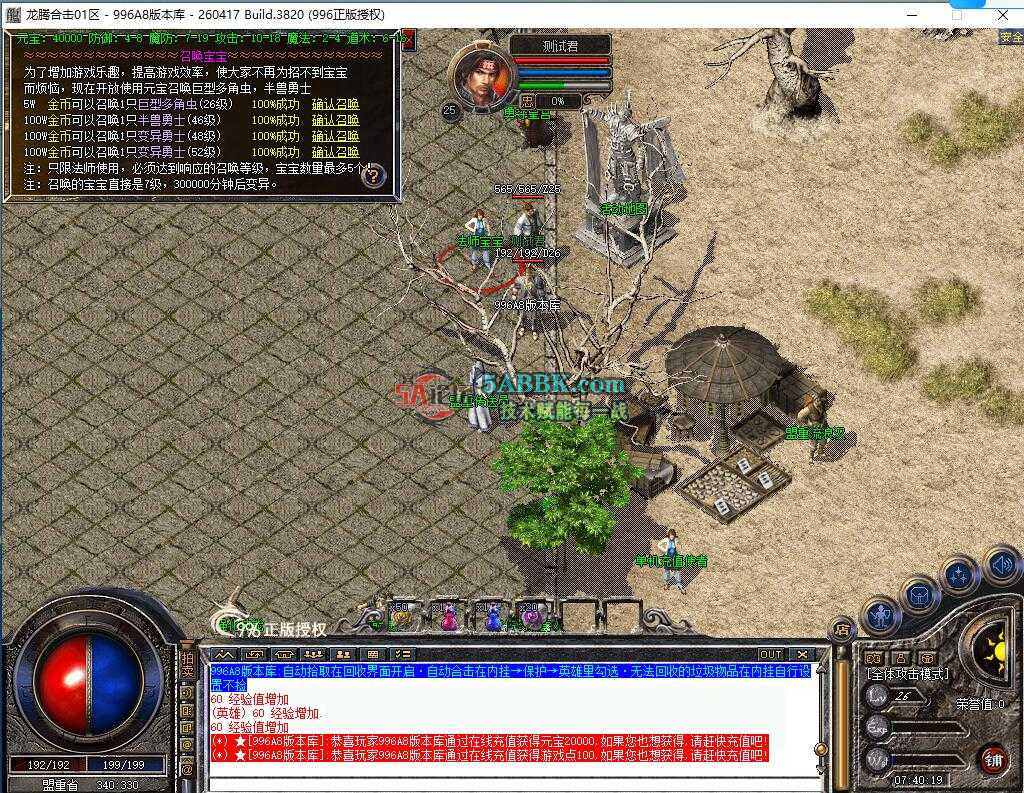Confirm summoning the 变异勇士 (level 52)
The image size is (1024, 793).
pyautogui.click(x=335, y=152)
